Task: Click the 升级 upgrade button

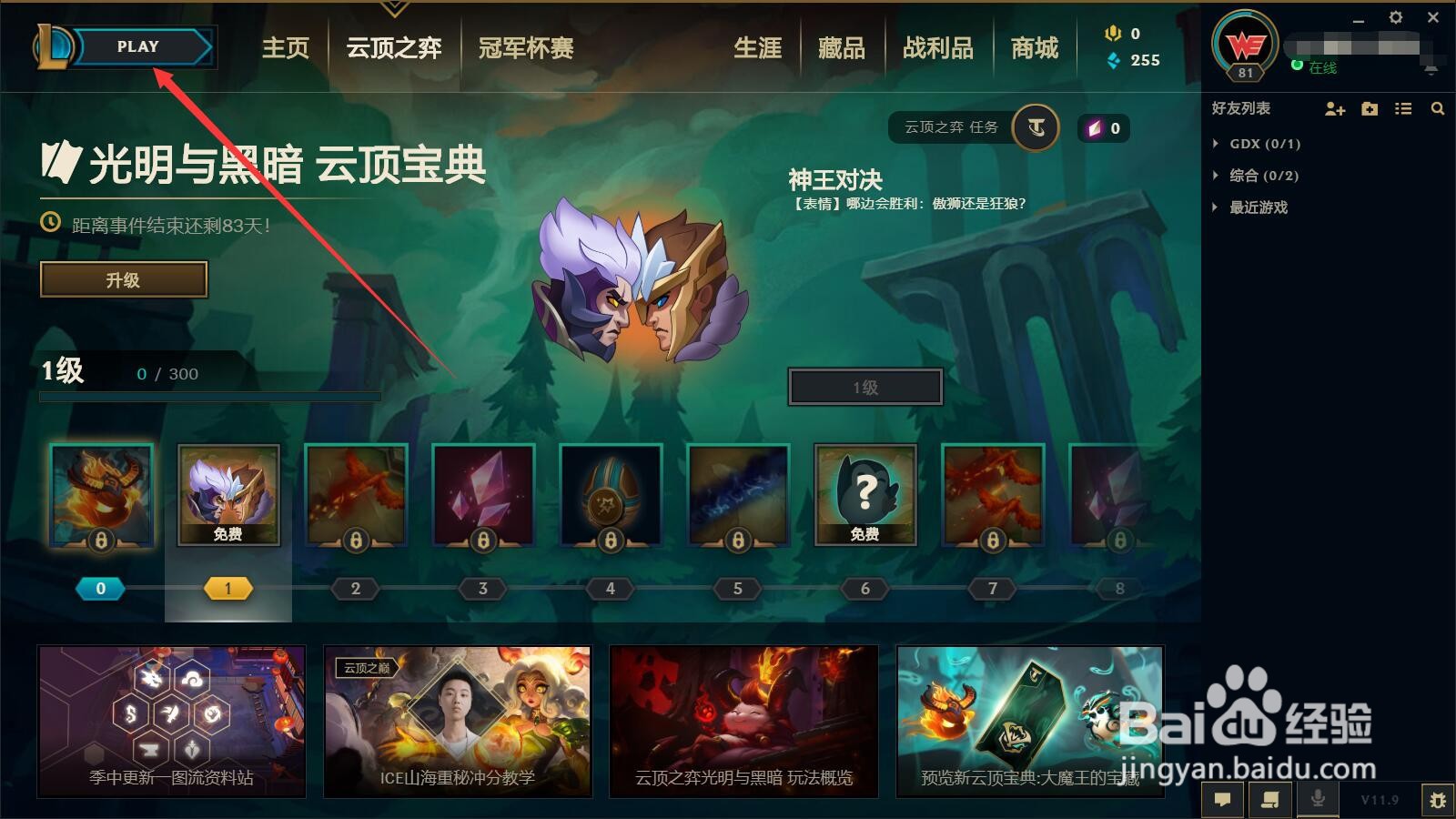Action: click(x=124, y=279)
